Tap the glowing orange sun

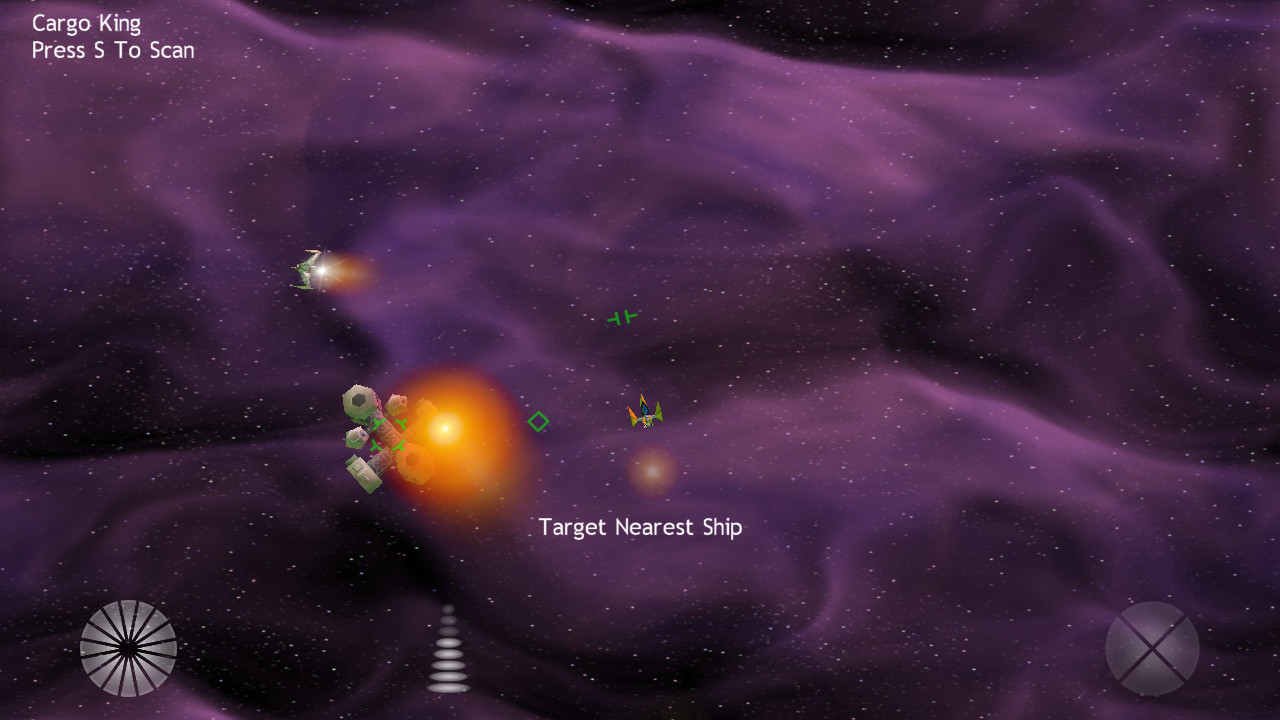click(x=447, y=428)
